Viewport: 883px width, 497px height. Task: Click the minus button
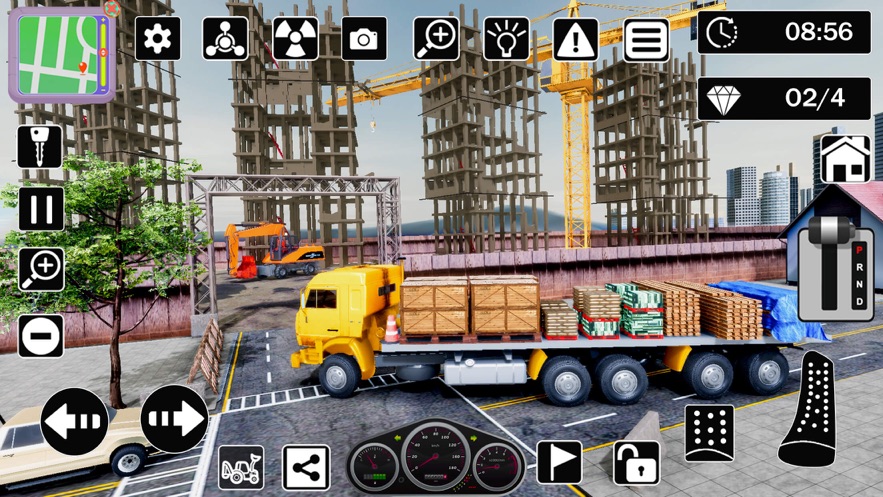(x=40, y=336)
